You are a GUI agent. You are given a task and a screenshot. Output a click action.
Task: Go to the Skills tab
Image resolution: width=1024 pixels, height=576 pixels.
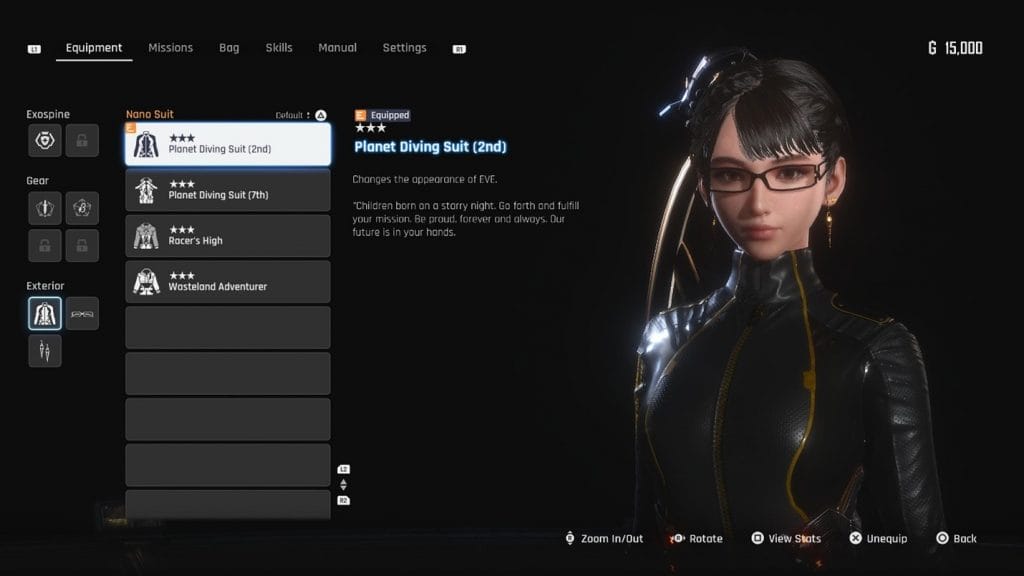(x=279, y=48)
